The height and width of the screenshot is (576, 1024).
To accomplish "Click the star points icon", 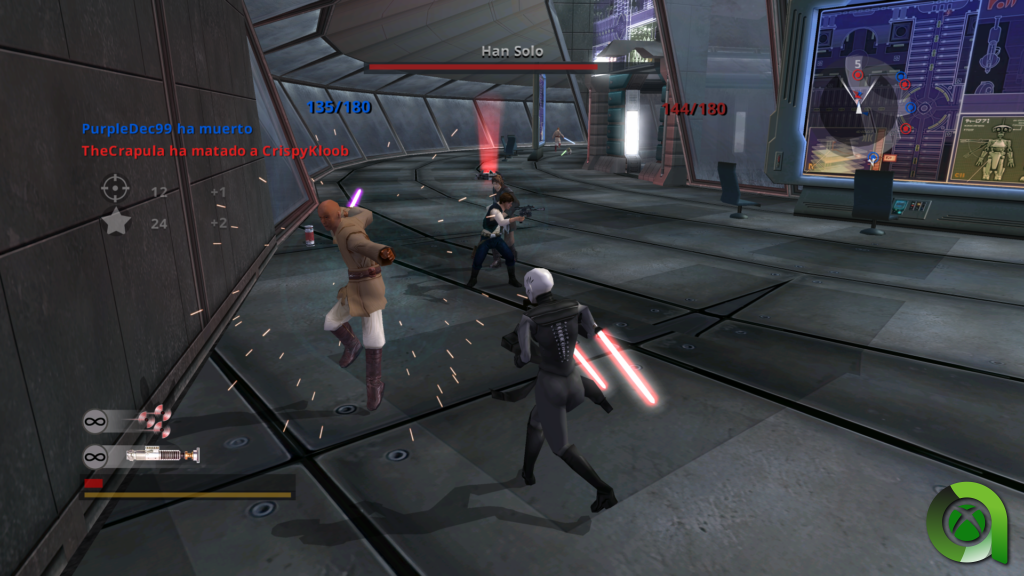I will pos(116,222).
